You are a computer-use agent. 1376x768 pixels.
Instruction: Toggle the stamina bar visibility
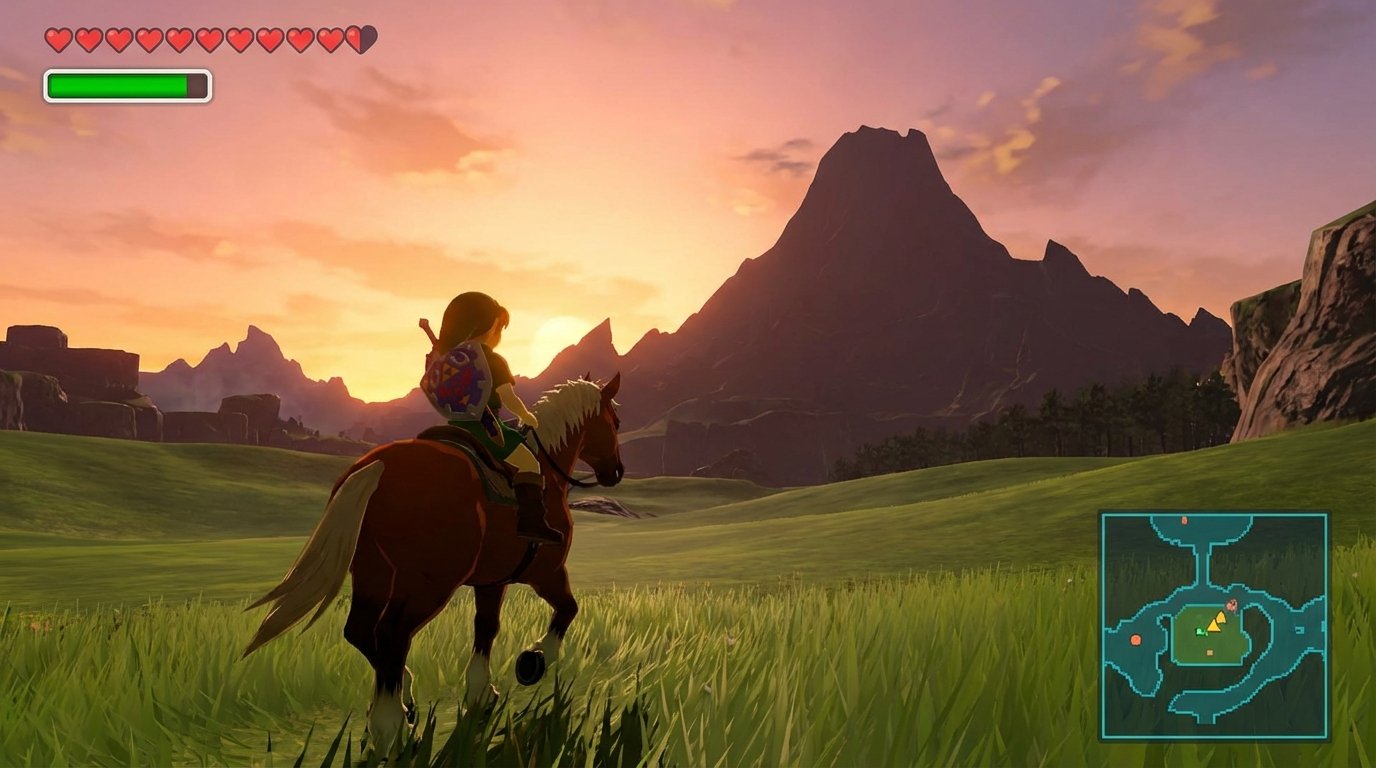pyautogui.click(x=128, y=86)
